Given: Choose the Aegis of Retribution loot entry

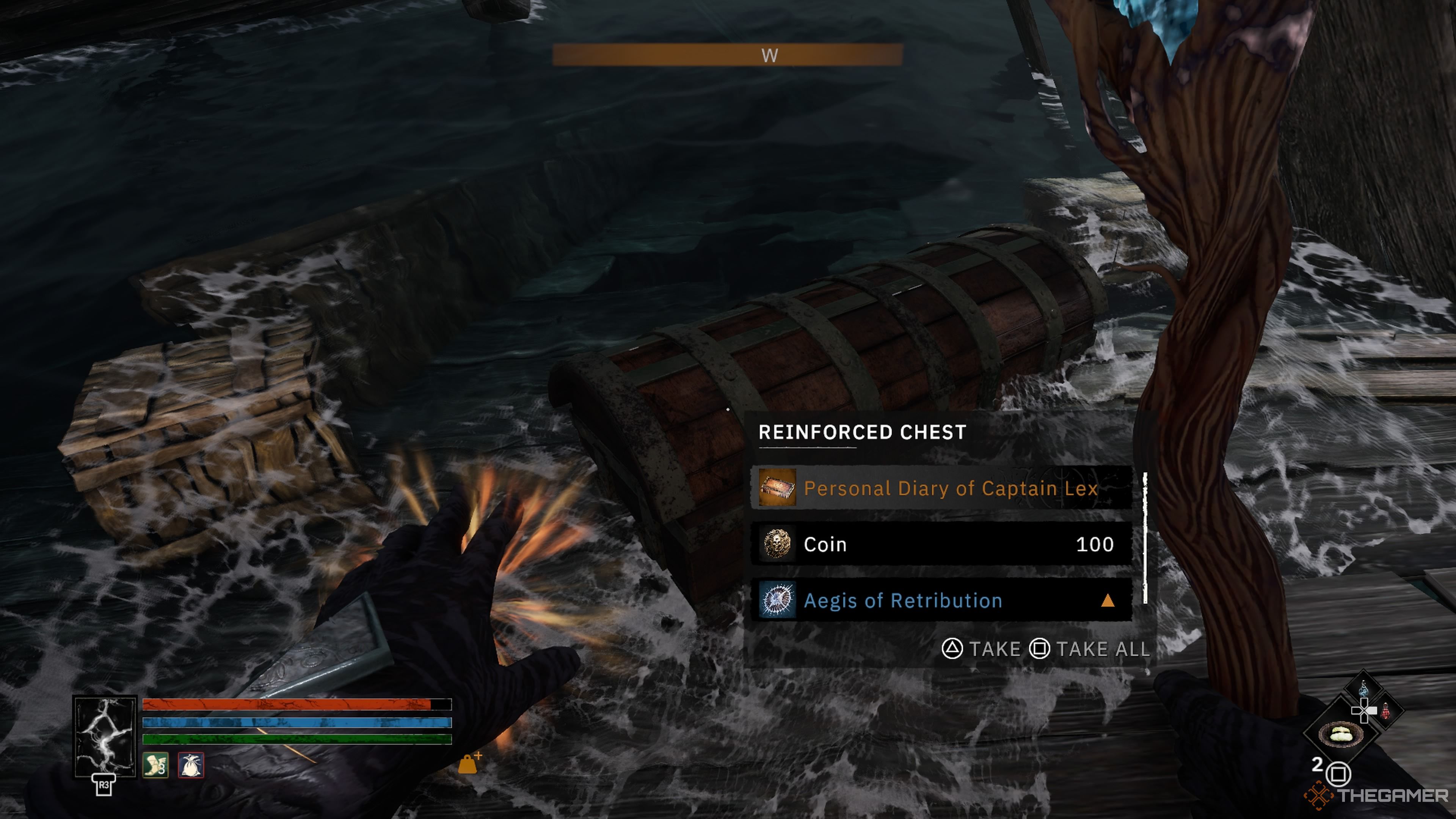Looking at the screenshot, I should [941, 600].
